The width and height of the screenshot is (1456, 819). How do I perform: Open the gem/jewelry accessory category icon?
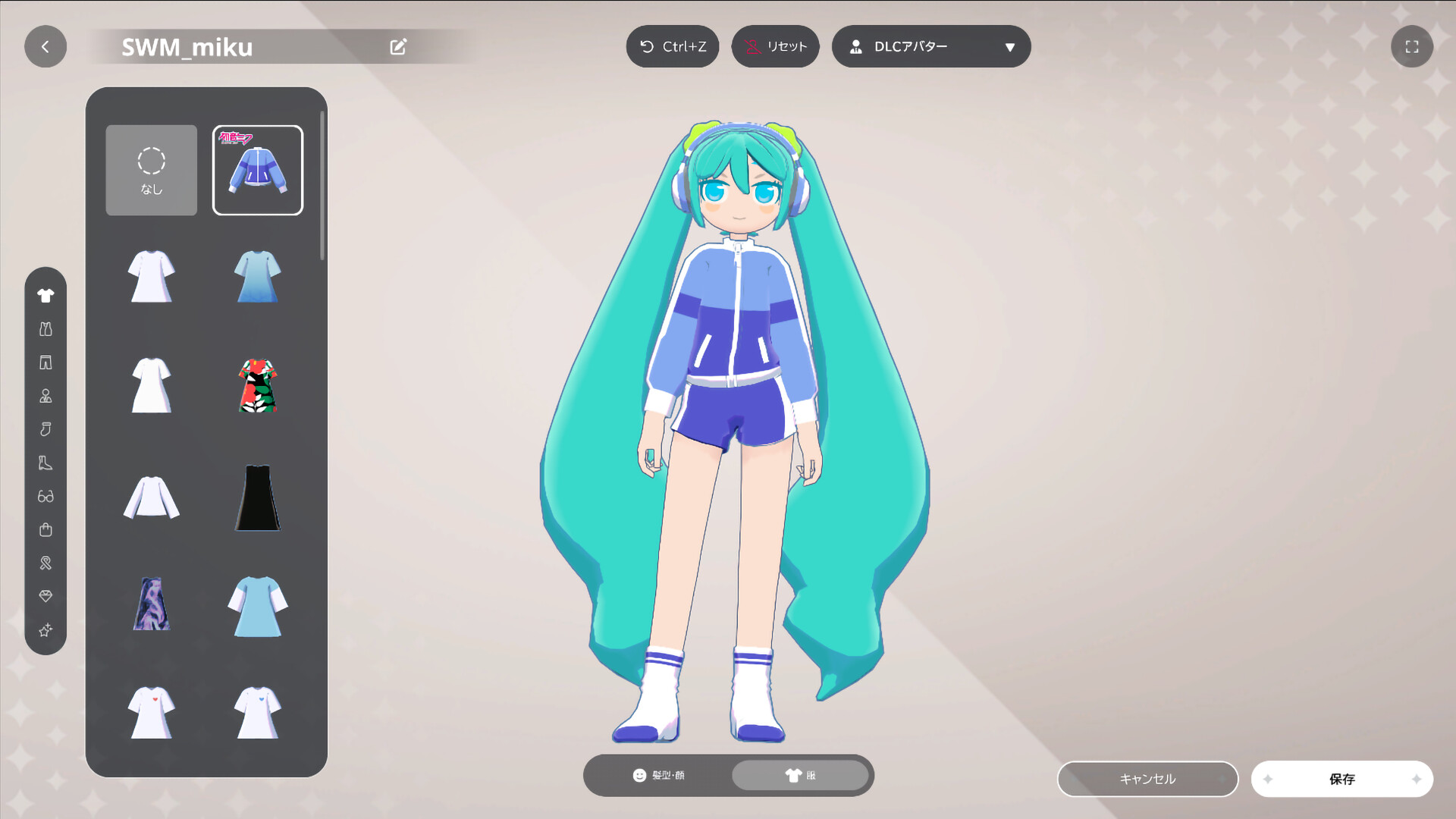[45, 596]
